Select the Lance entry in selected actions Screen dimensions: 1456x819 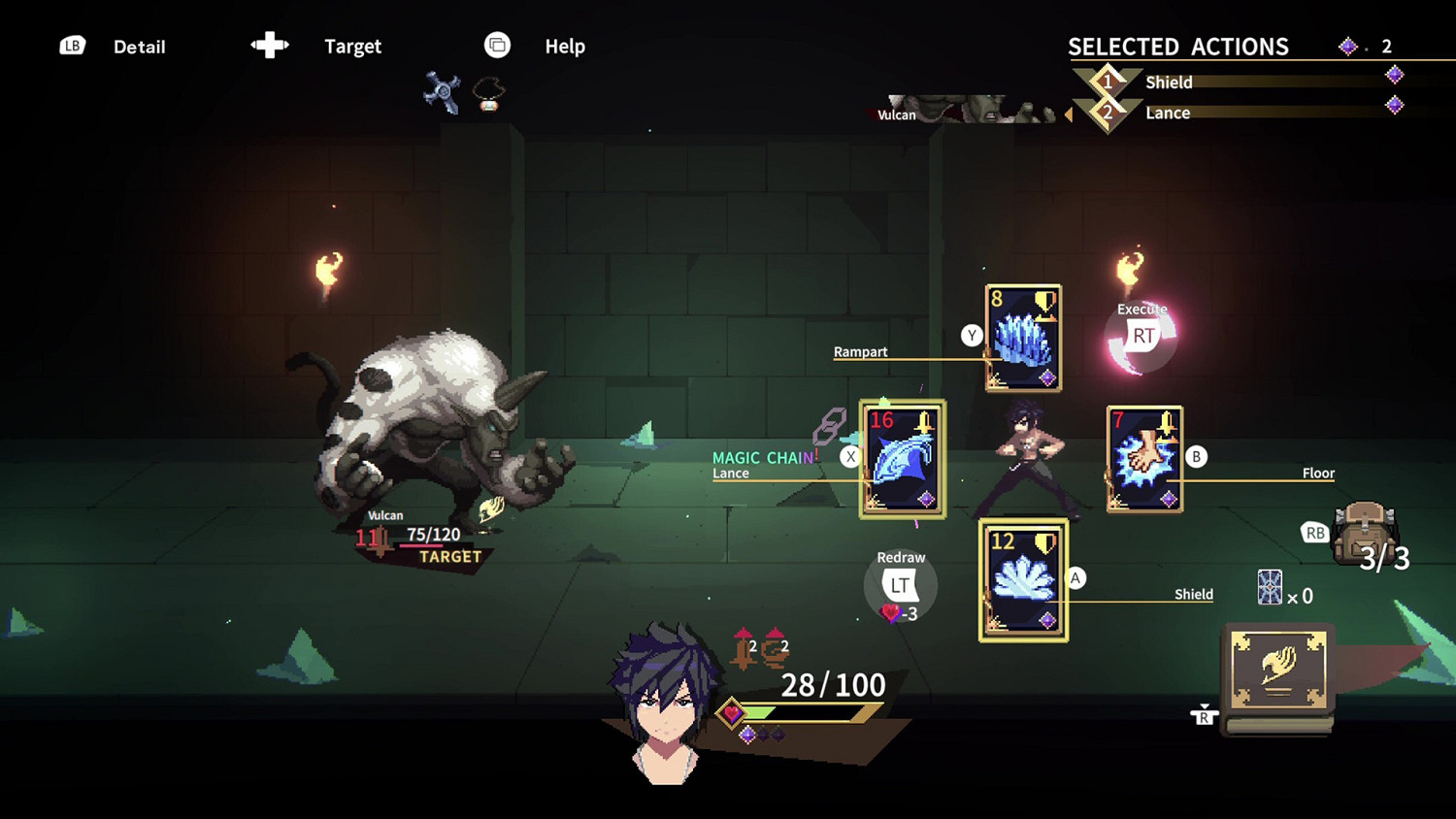1168,113
